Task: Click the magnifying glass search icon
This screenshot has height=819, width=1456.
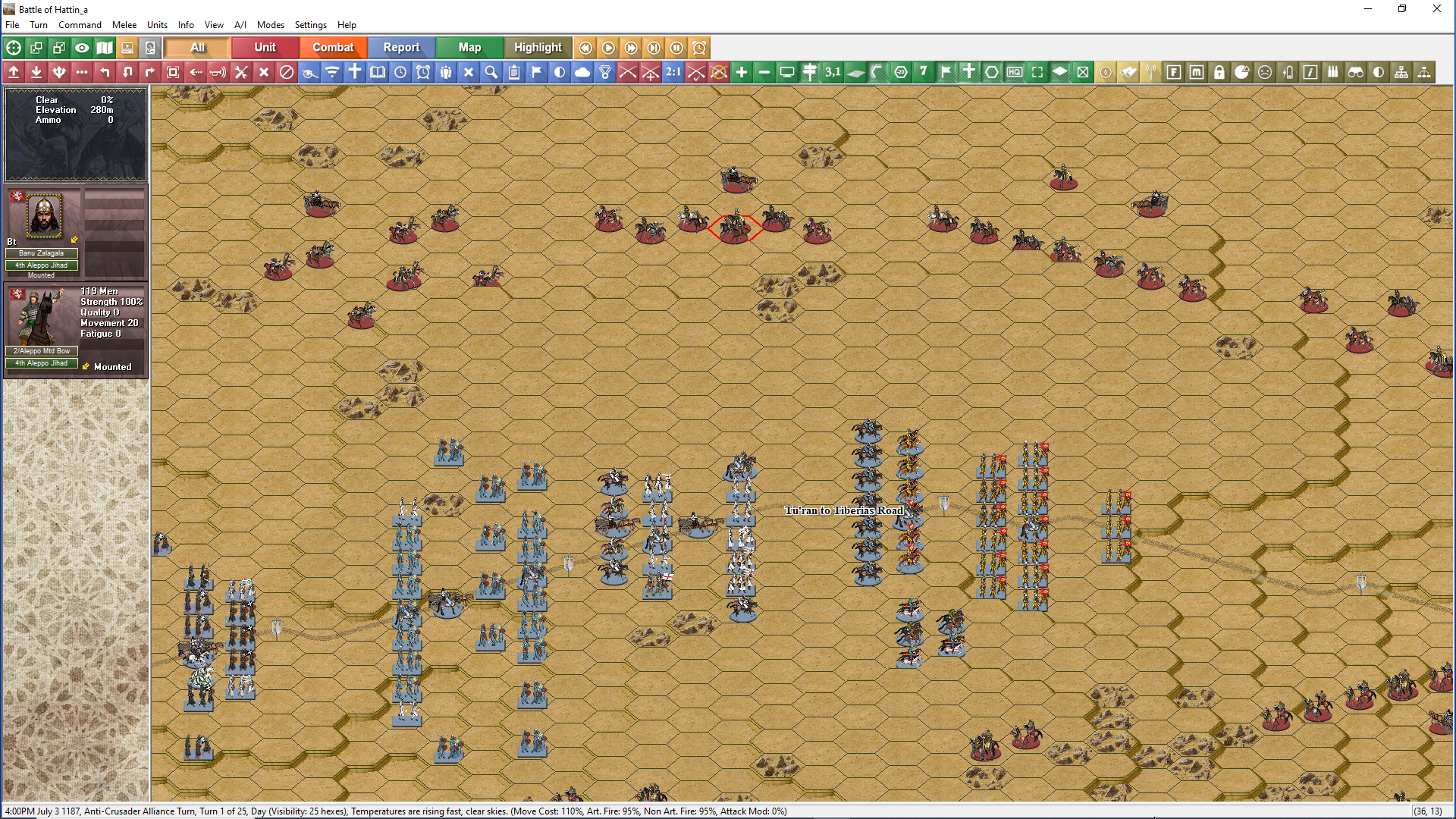Action: coord(491,72)
